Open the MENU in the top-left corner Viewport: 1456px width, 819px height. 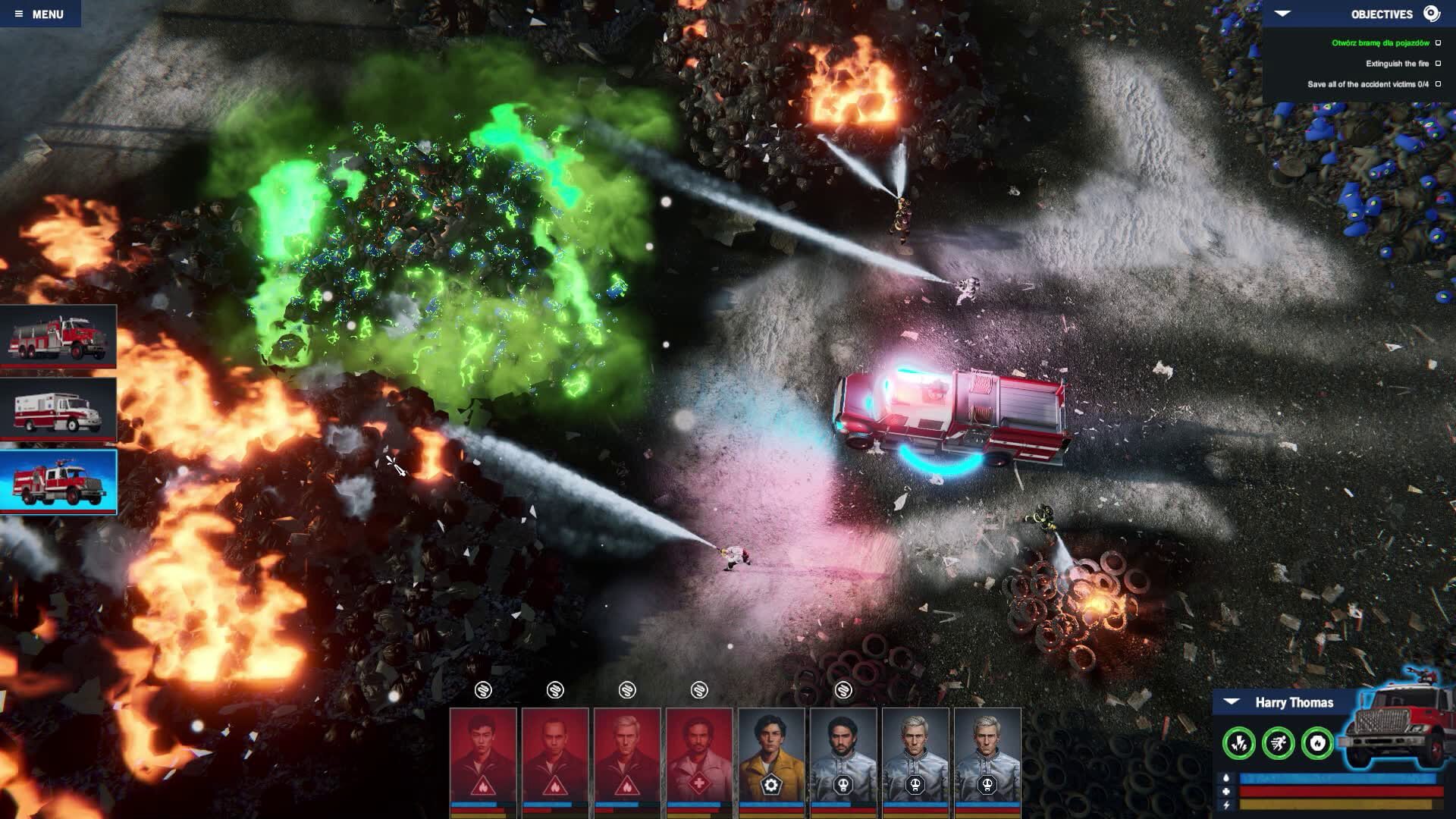[45, 13]
